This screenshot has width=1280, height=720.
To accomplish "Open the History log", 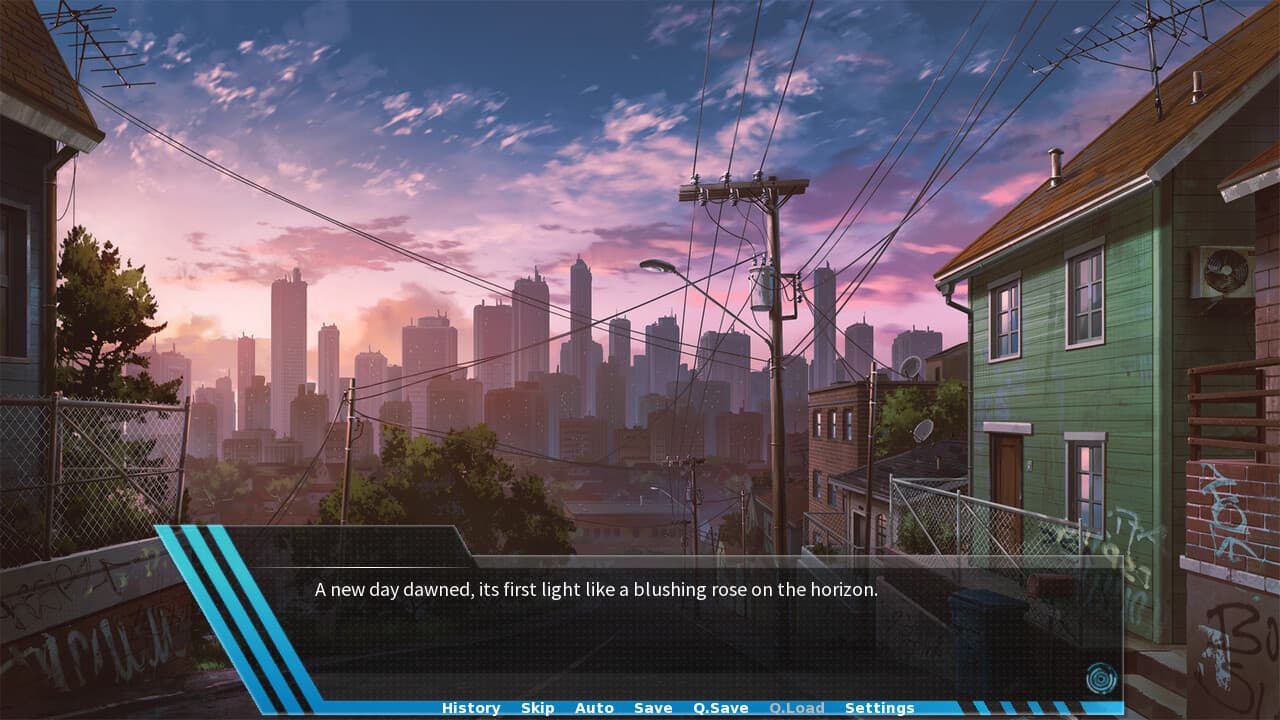I will (471, 708).
